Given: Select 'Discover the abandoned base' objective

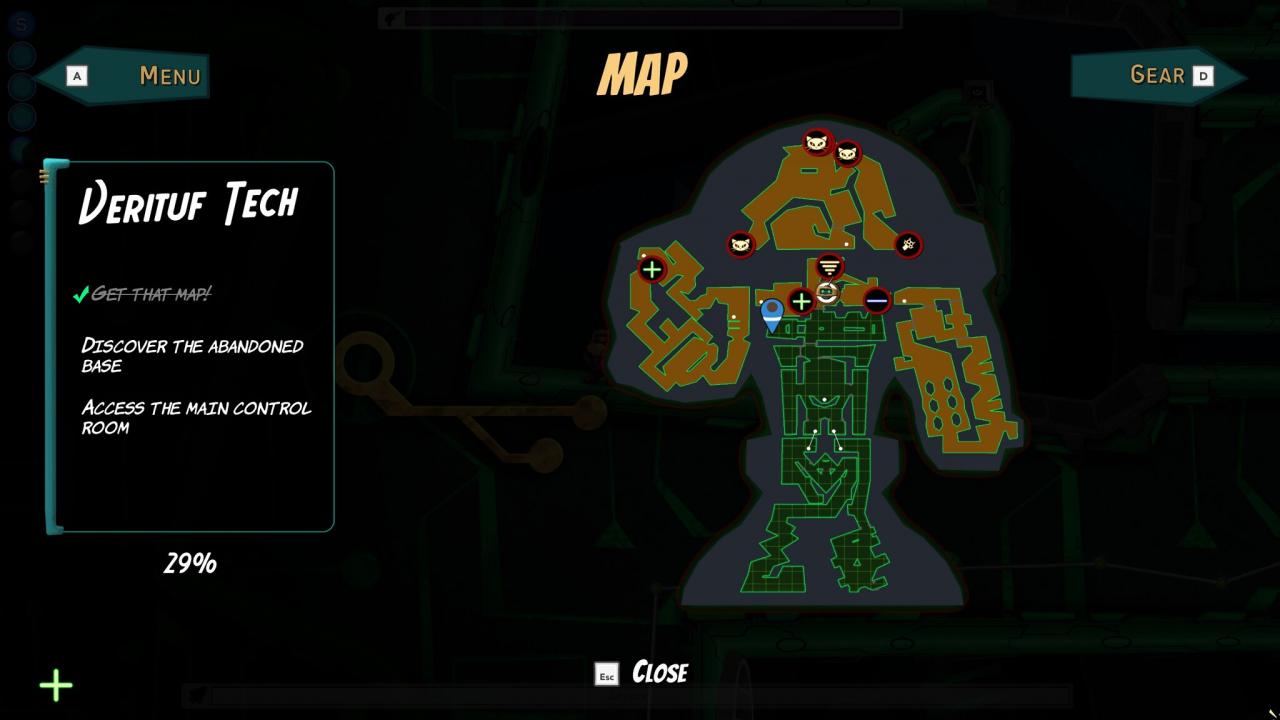Looking at the screenshot, I should point(192,355).
